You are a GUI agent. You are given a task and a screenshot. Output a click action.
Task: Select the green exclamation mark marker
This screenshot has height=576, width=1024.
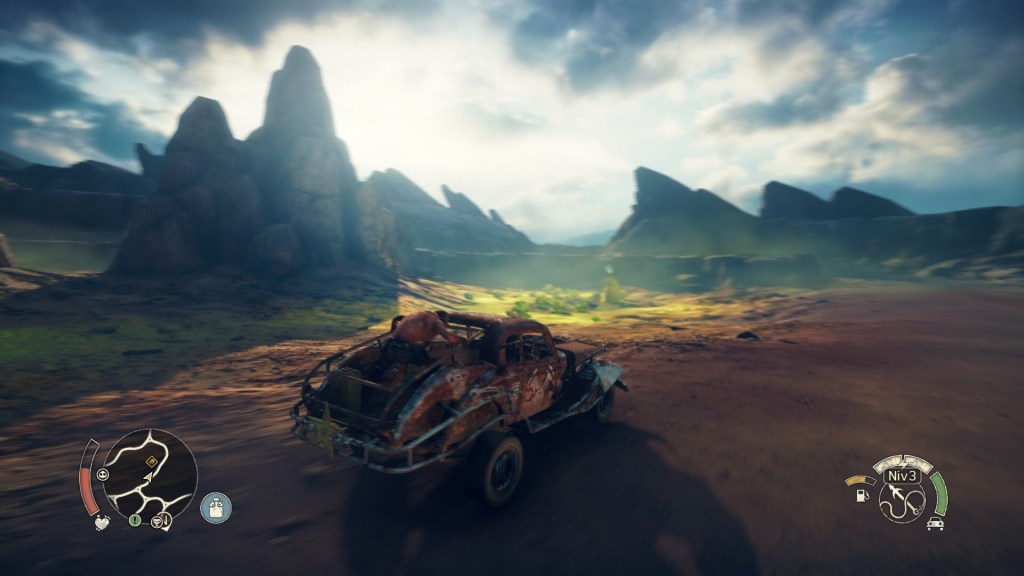tap(134, 519)
